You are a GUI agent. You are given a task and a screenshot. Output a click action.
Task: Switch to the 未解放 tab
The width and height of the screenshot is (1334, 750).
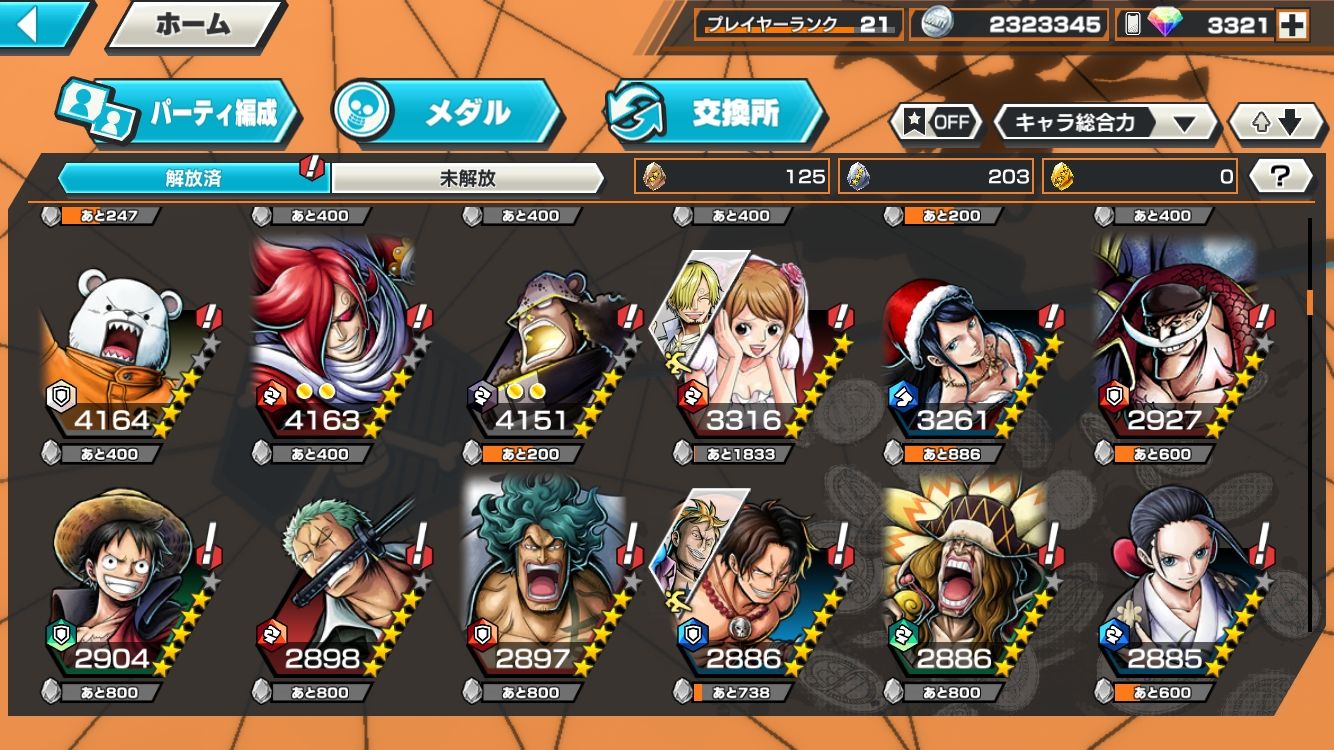click(467, 179)
